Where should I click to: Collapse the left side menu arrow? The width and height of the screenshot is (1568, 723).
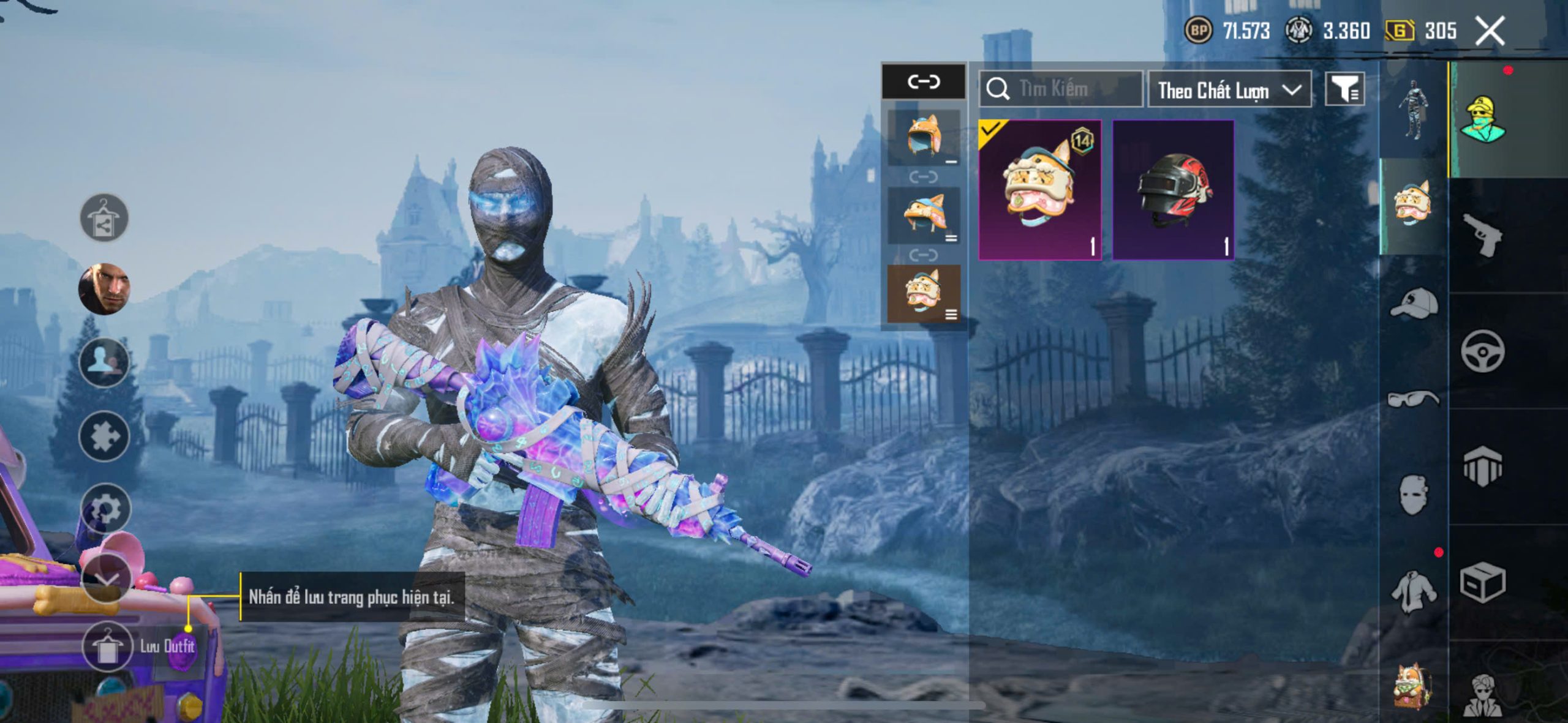click(107, 579)
